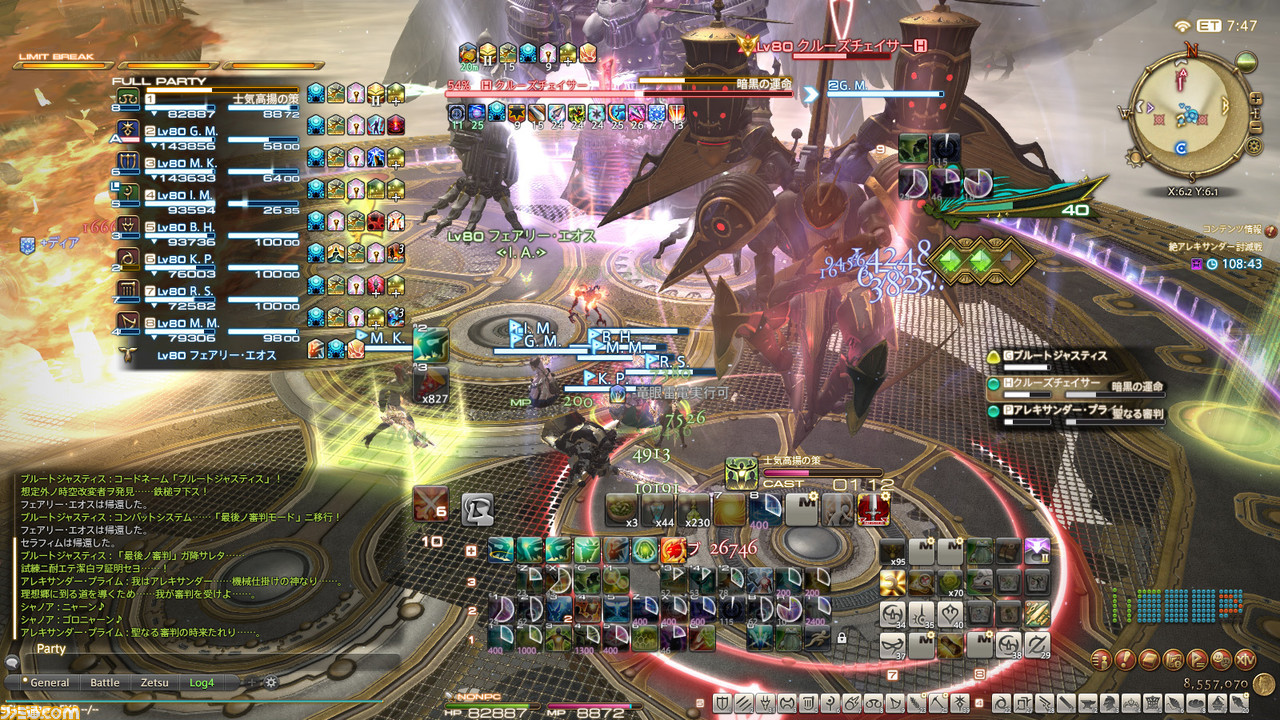1280x720 pixels.
Task: Open the Zetsu chat tab
Action: click(155, 682)
